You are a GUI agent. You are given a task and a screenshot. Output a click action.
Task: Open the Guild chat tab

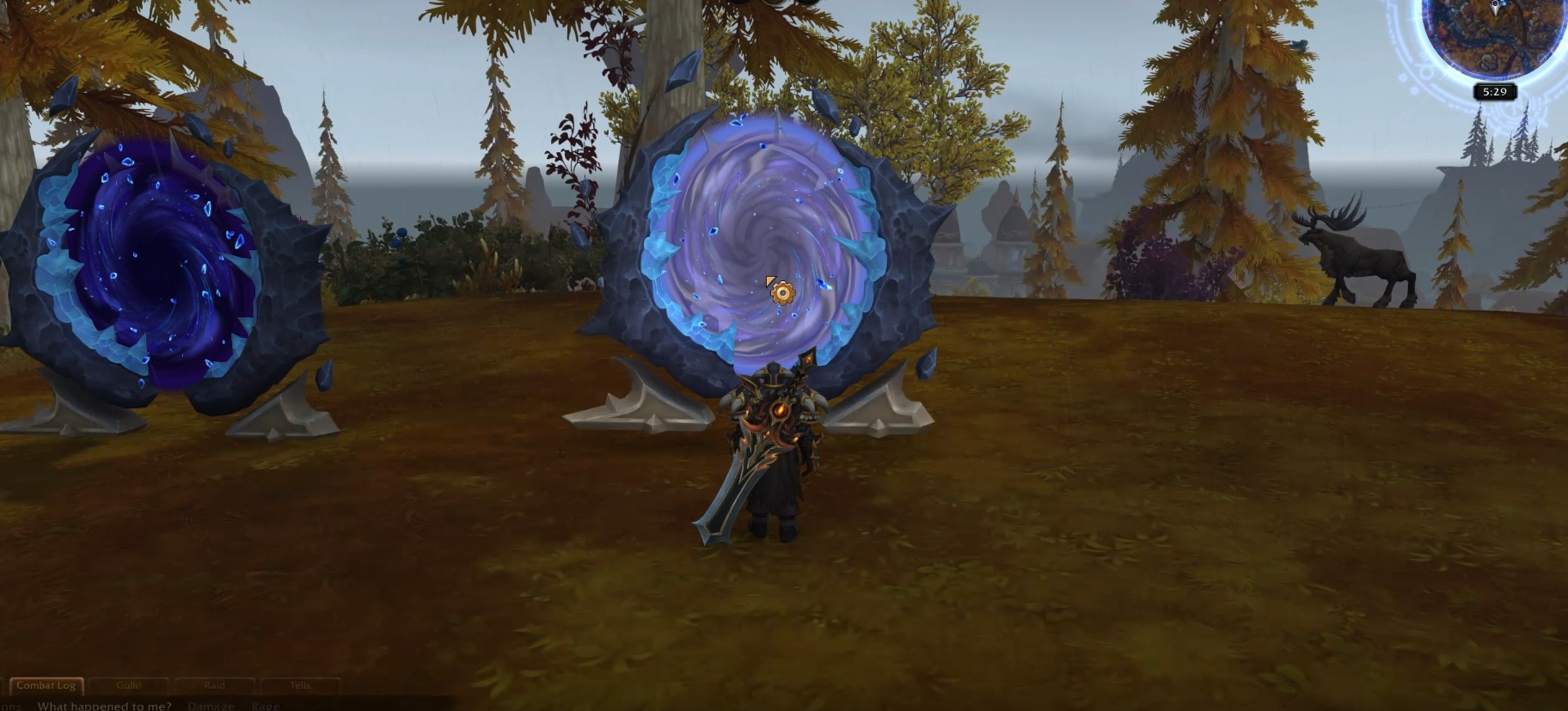129,684
